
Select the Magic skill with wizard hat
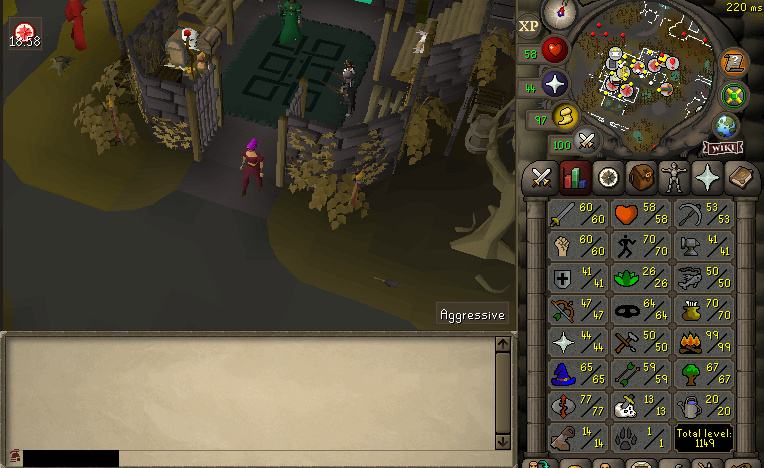click(x=578, y=375)
